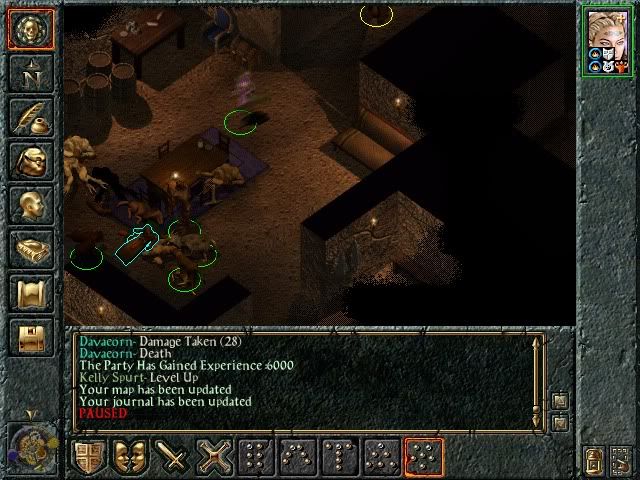The image size is (640, 480).
Task: Click the lower message window resize button
Action: point(558,422)
